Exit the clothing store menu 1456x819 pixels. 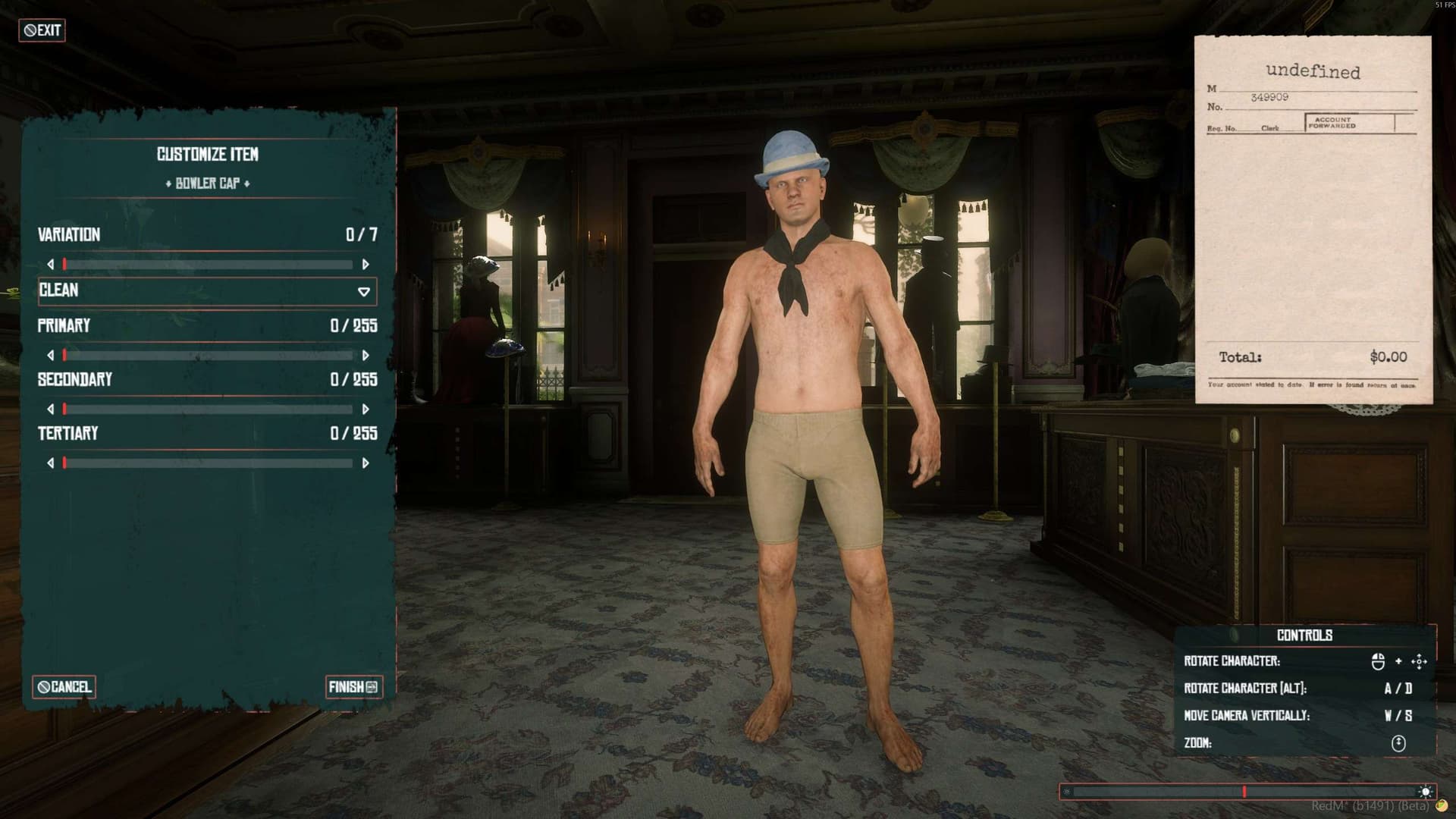tap(42, 30)
